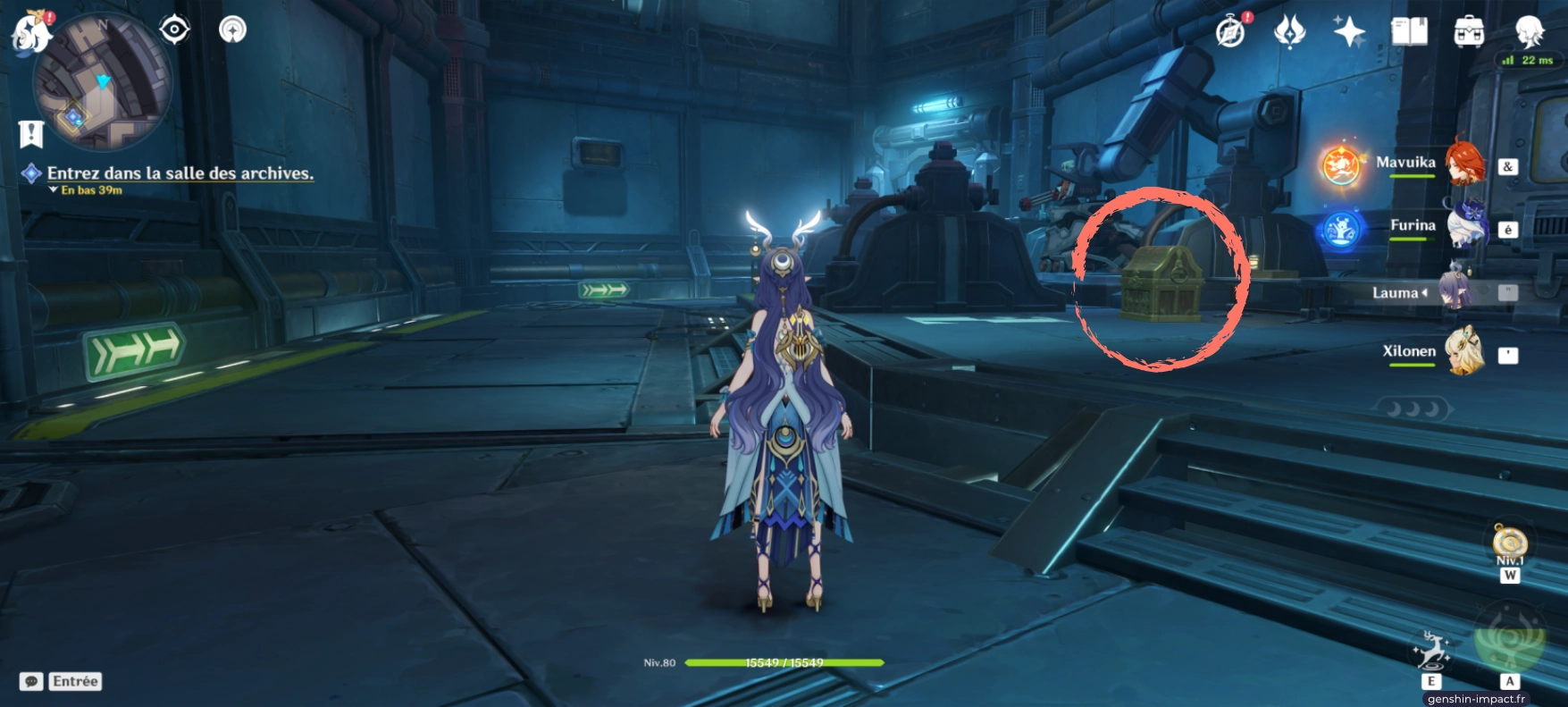This screenshot has height=707, width=1568.
Task: Click the circular minimap
Action: (x=102, y=82)
